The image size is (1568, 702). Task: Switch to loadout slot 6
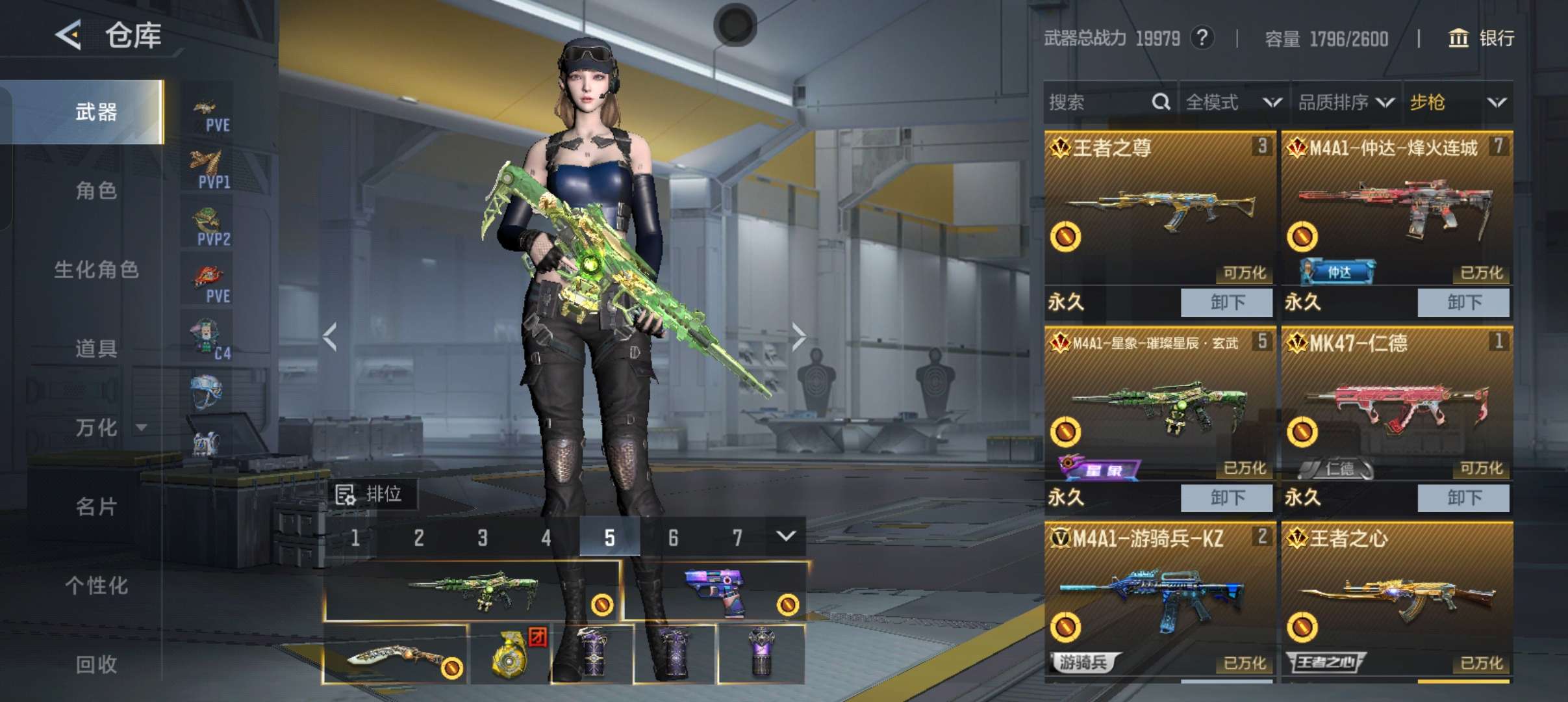[673, 538]
